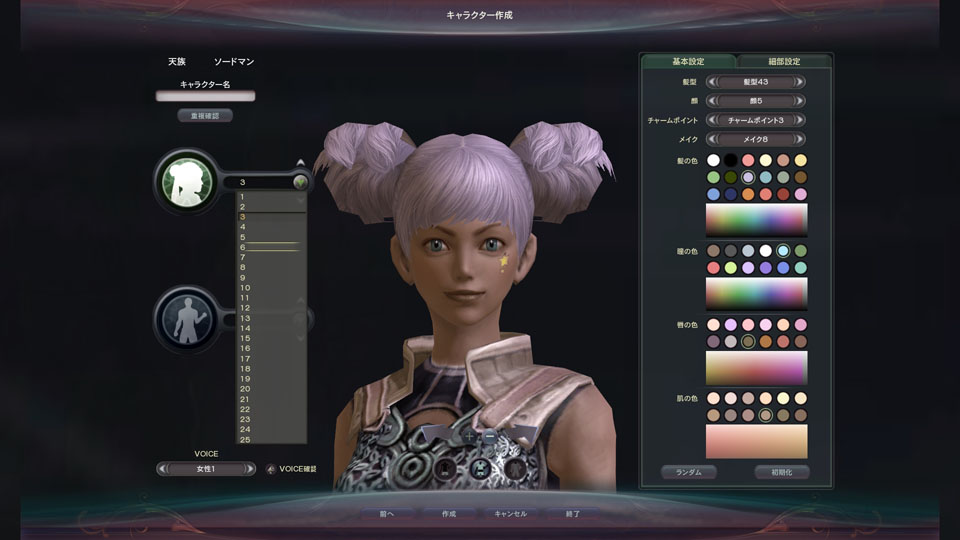Image resolution: width=960 pixels, height=540 pixels.
Task: Pick a color from the hair gradient palette
Action: (x=756, y=220)
